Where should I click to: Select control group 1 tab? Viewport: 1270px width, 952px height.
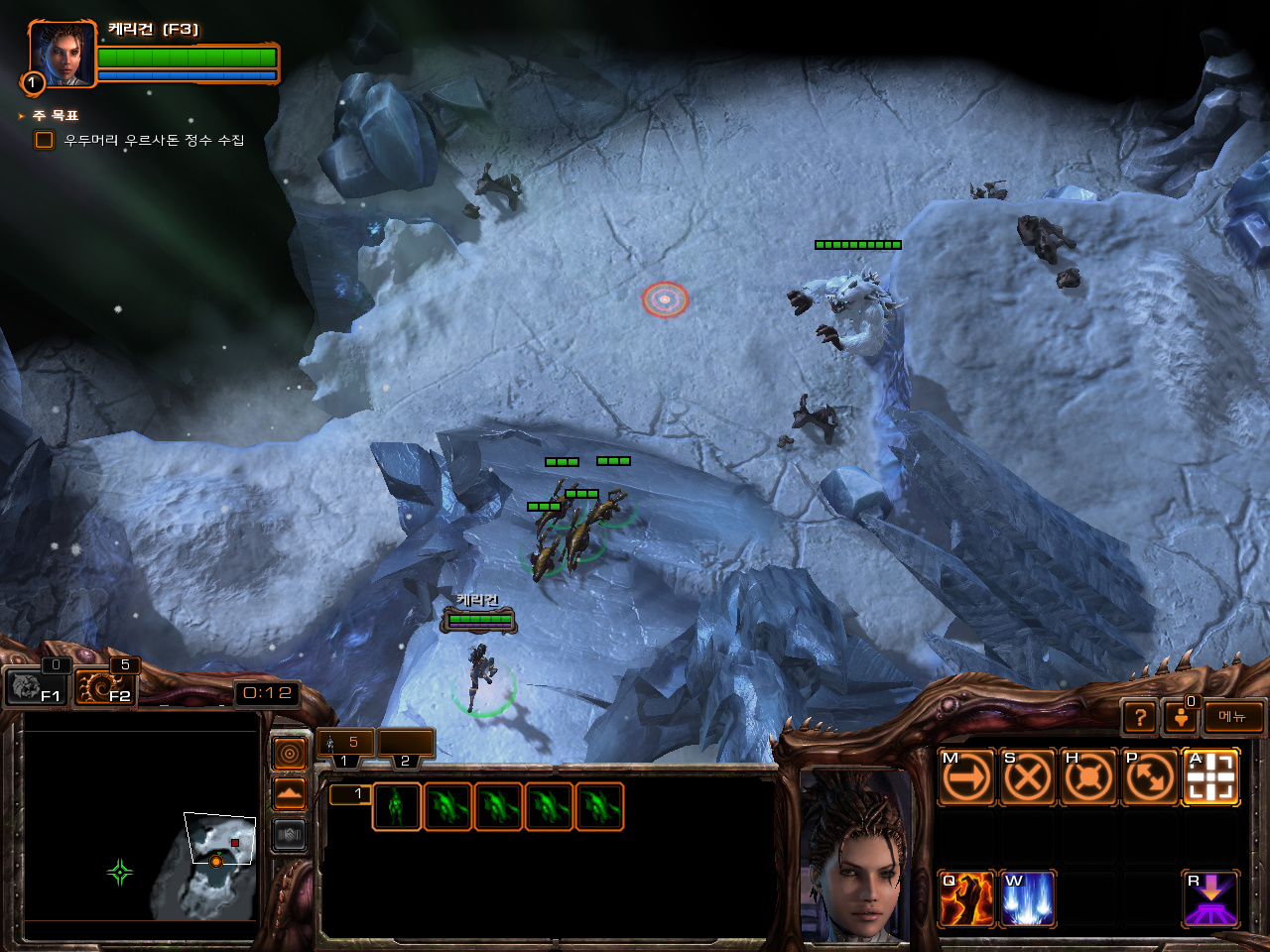344,748
